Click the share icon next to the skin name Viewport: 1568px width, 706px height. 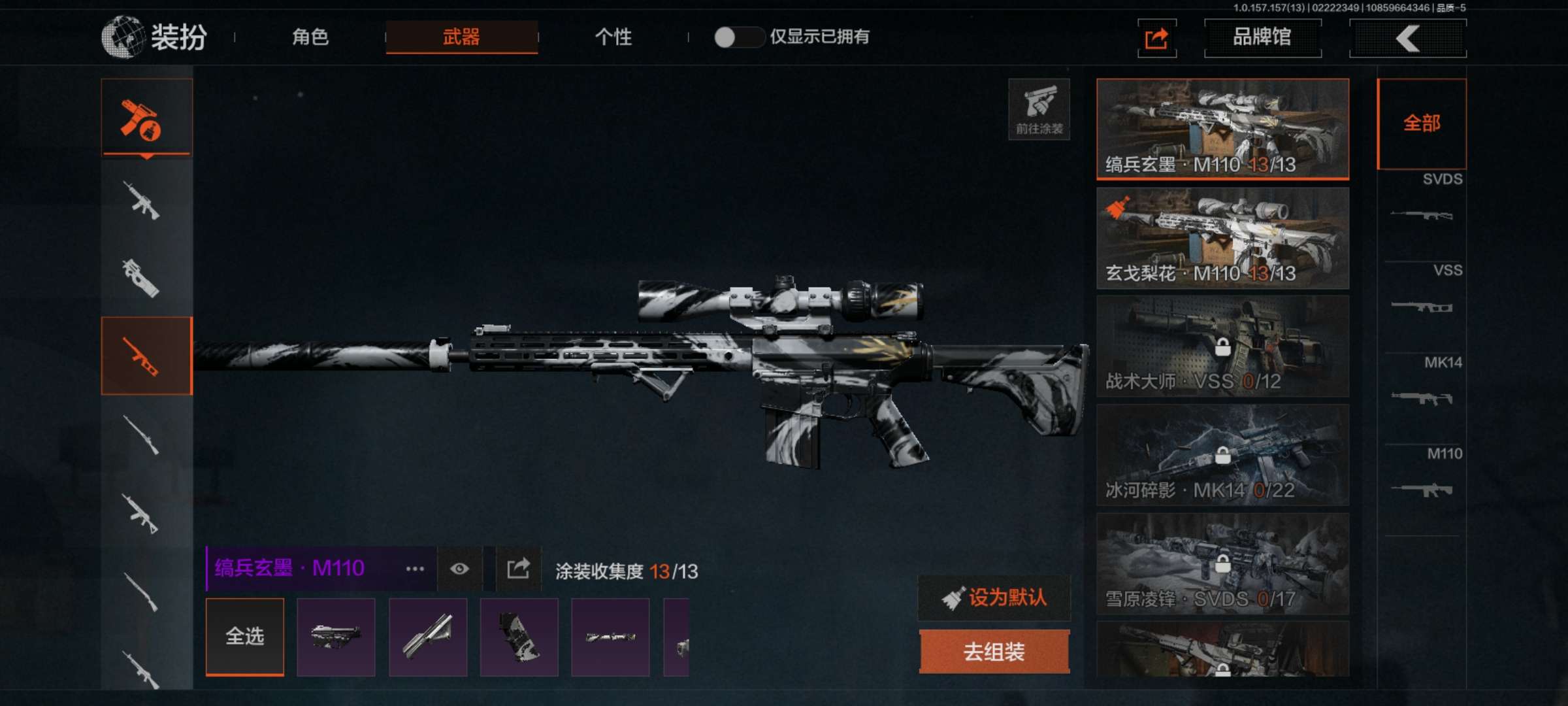[517, 569]
